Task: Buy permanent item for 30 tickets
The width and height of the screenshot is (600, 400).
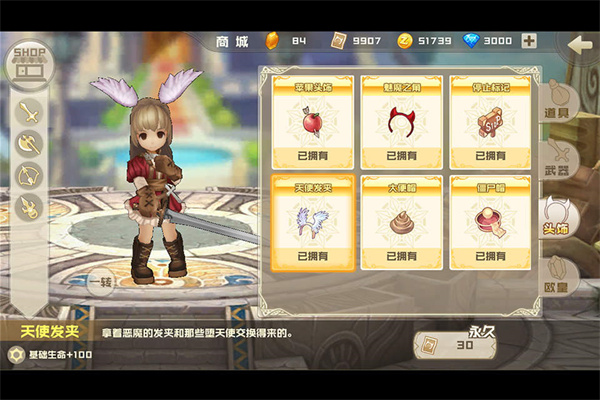Action: point(455,345)
